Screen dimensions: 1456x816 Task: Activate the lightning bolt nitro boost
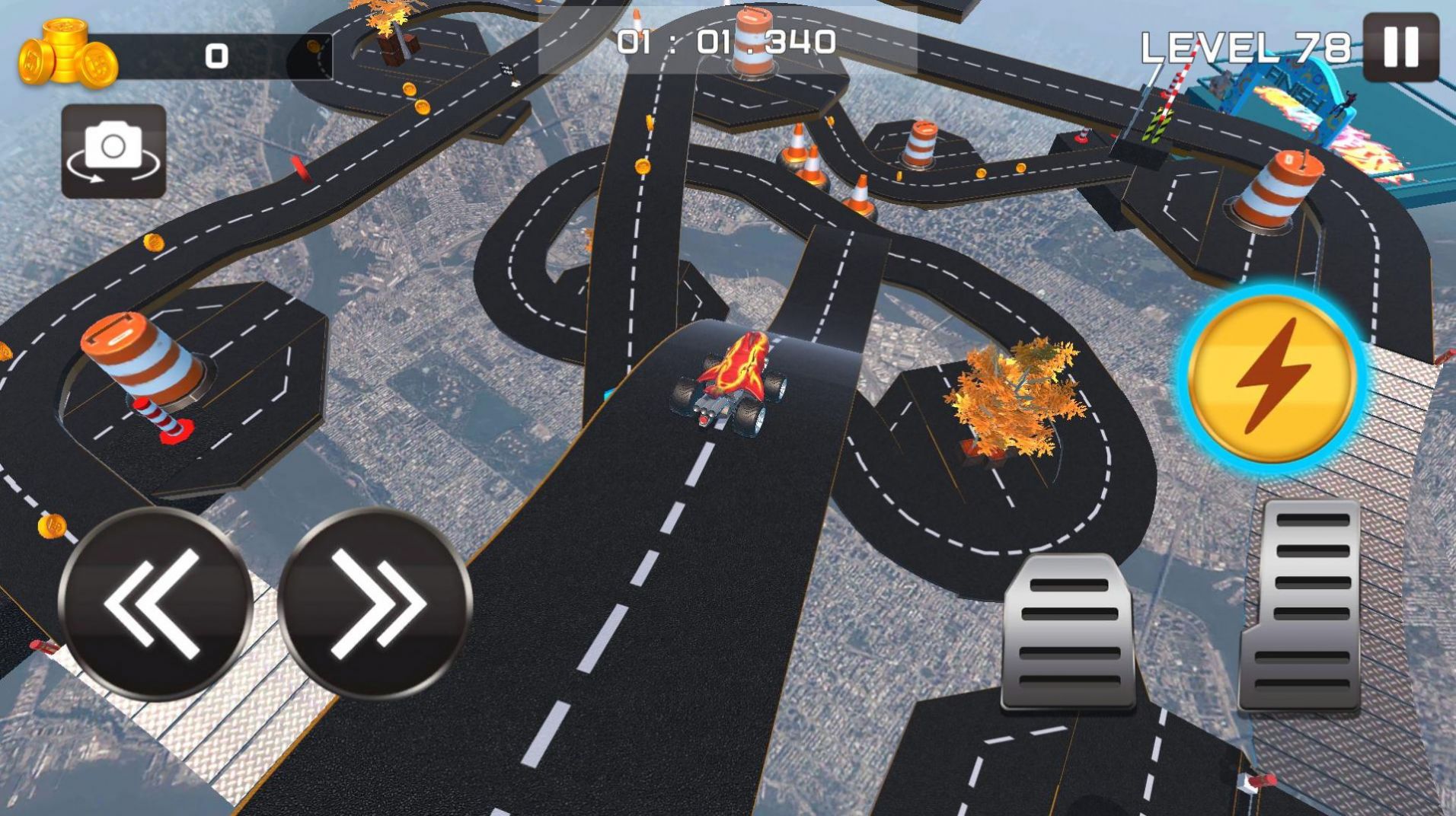coord(1272,379)
